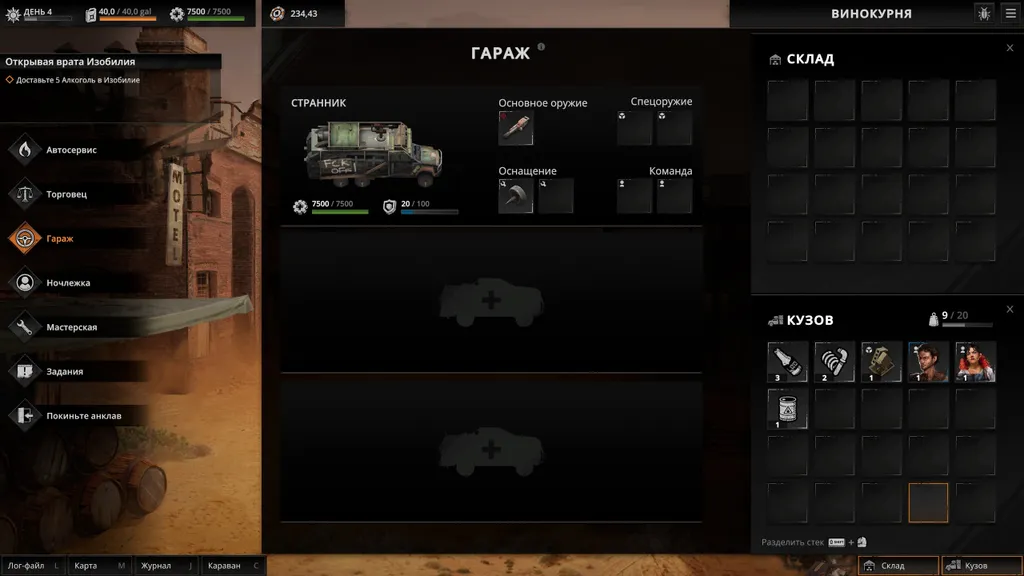Choose Покиньте анклав to leave

click(x=83, y=415)
